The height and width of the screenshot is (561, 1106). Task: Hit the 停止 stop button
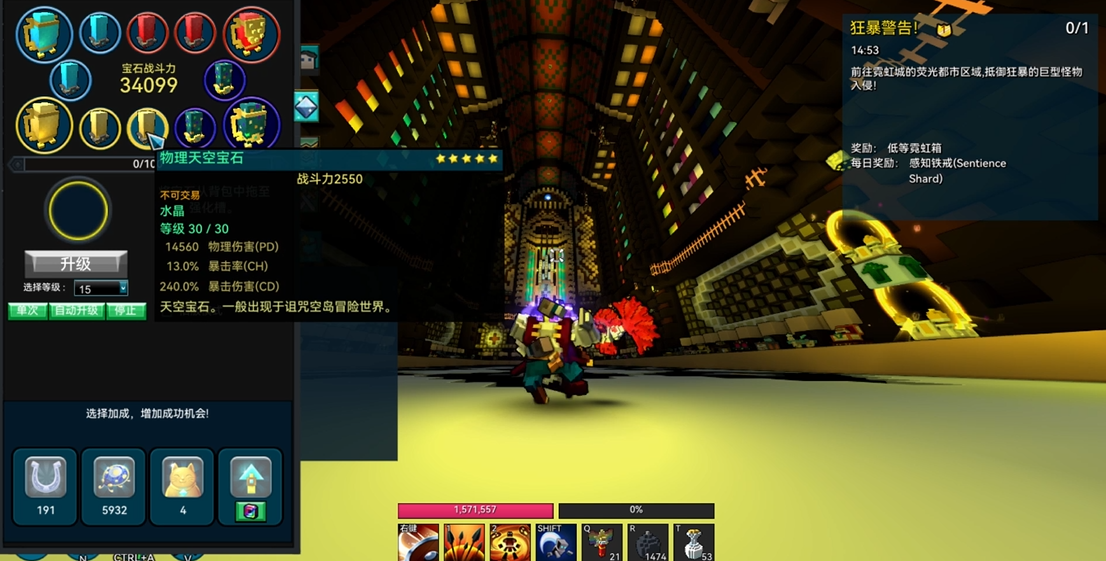[126, 311]
